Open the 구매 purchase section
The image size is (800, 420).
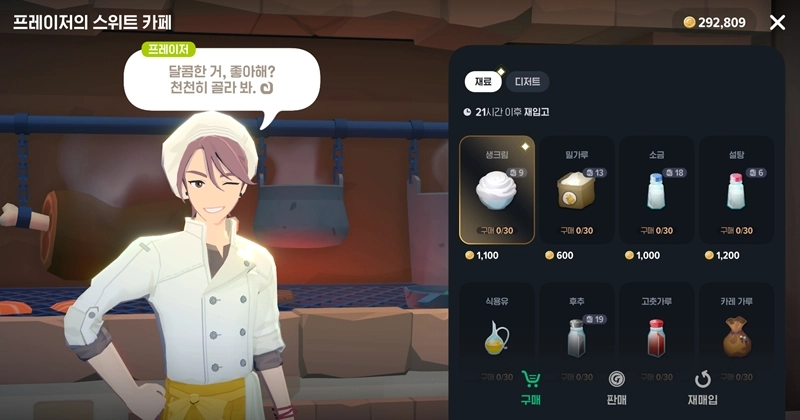click(531, 388)
